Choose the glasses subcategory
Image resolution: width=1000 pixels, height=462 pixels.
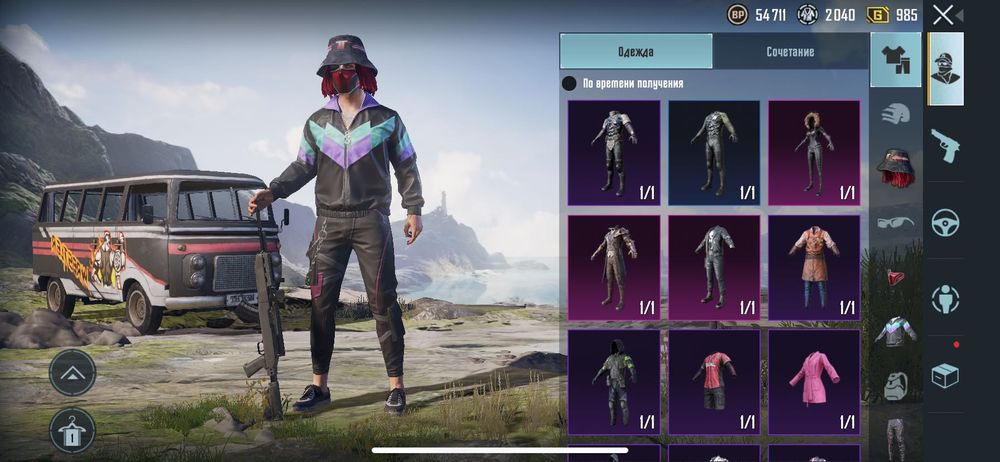tap(896, 221)
